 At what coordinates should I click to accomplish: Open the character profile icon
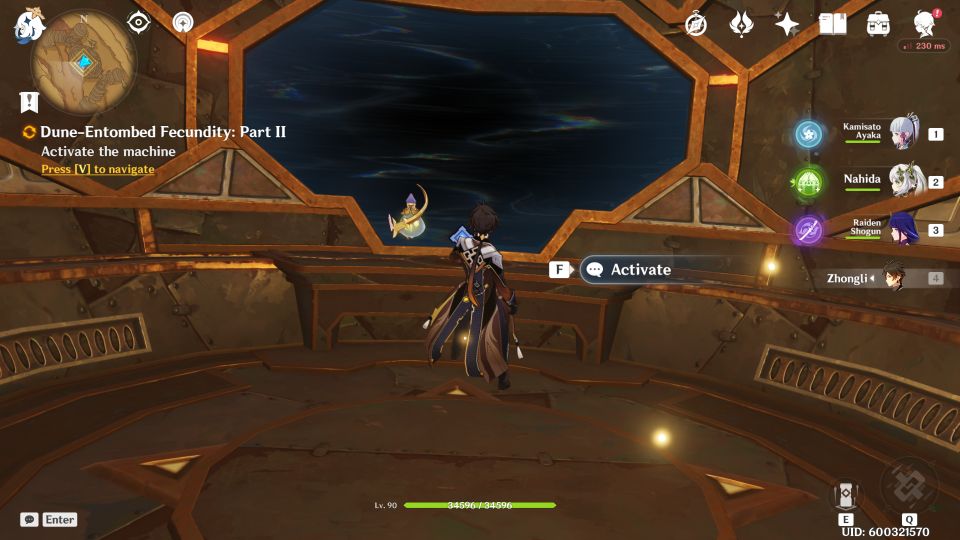pos(925,24)
